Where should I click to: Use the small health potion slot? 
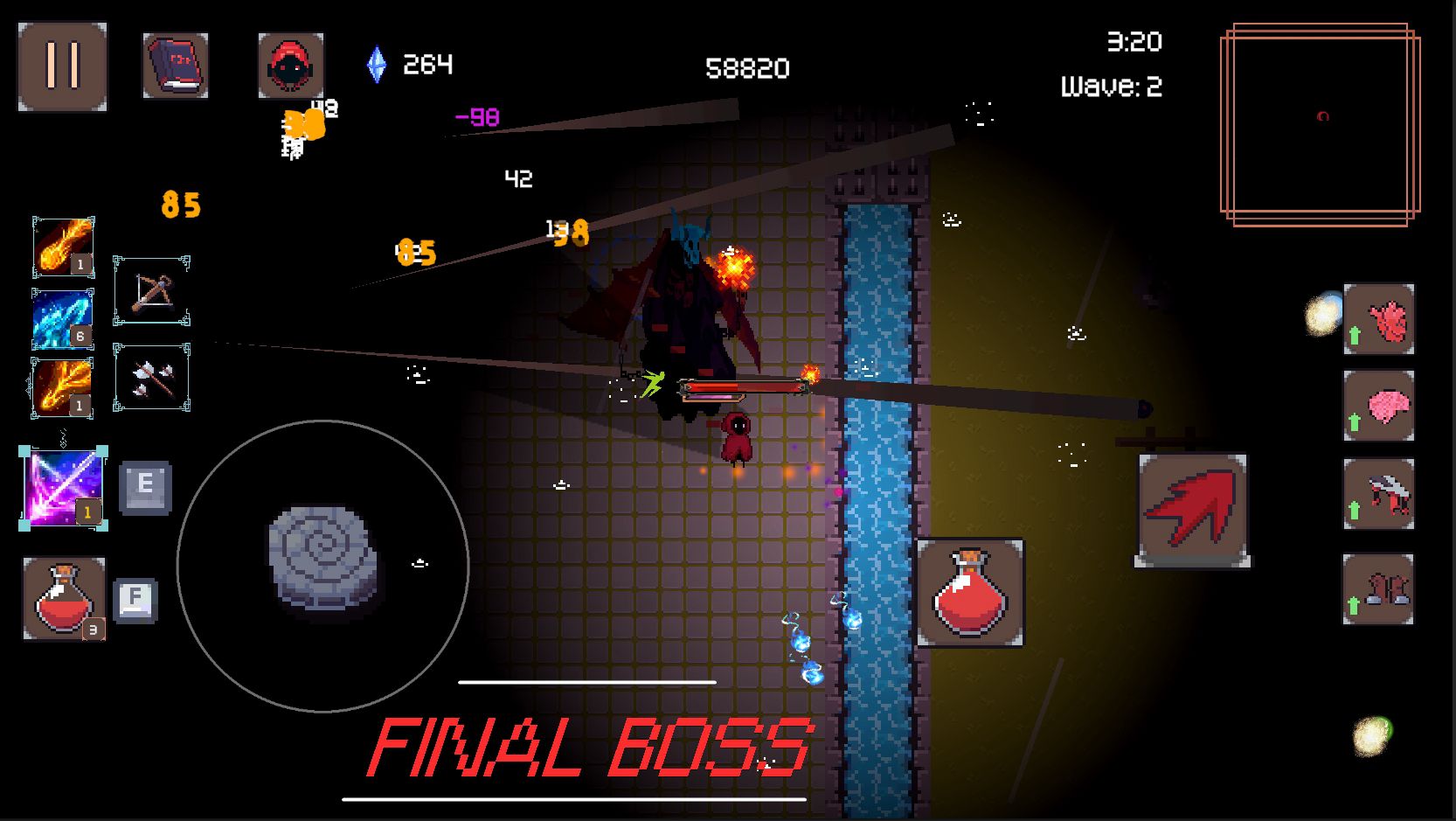tap(64, 599)
